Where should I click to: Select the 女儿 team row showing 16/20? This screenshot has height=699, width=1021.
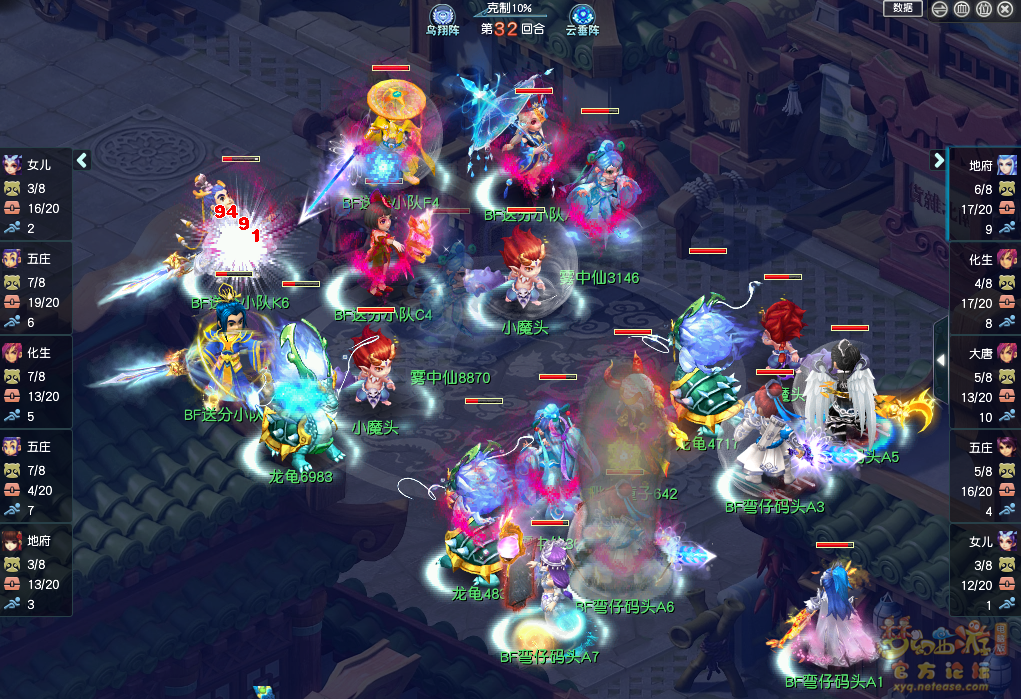coord(36,196)
